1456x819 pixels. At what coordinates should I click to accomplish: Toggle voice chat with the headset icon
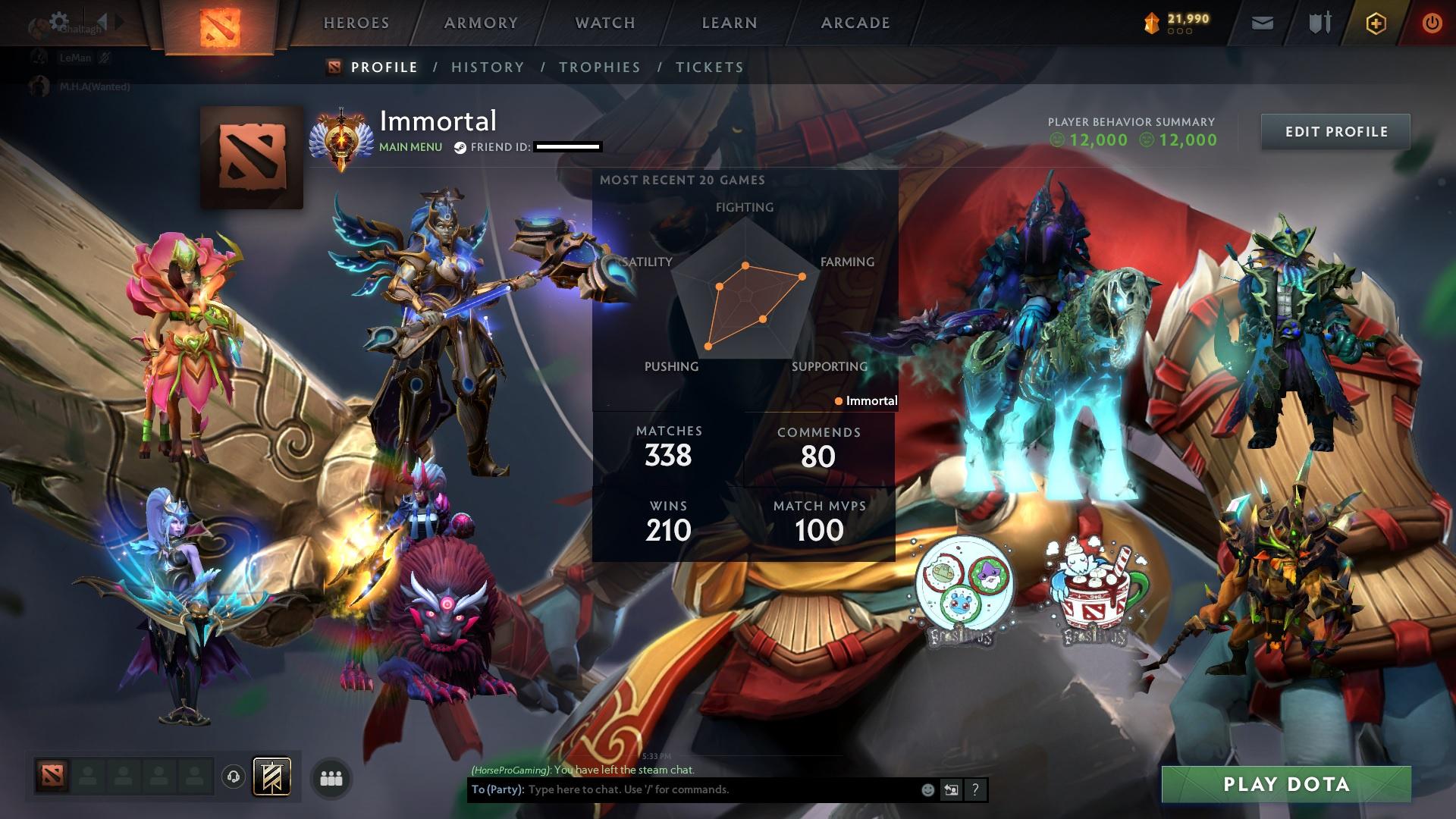tap(233, 778)
